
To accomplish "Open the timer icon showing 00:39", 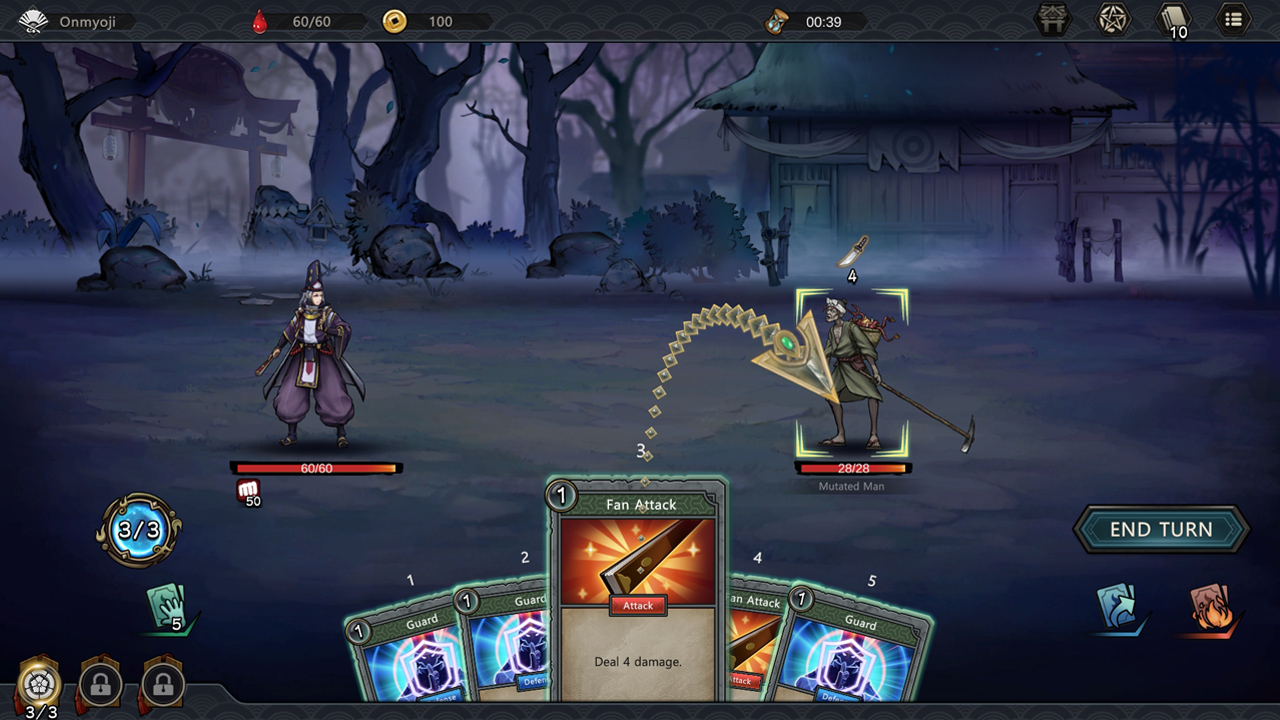I will tap(776, 21).
